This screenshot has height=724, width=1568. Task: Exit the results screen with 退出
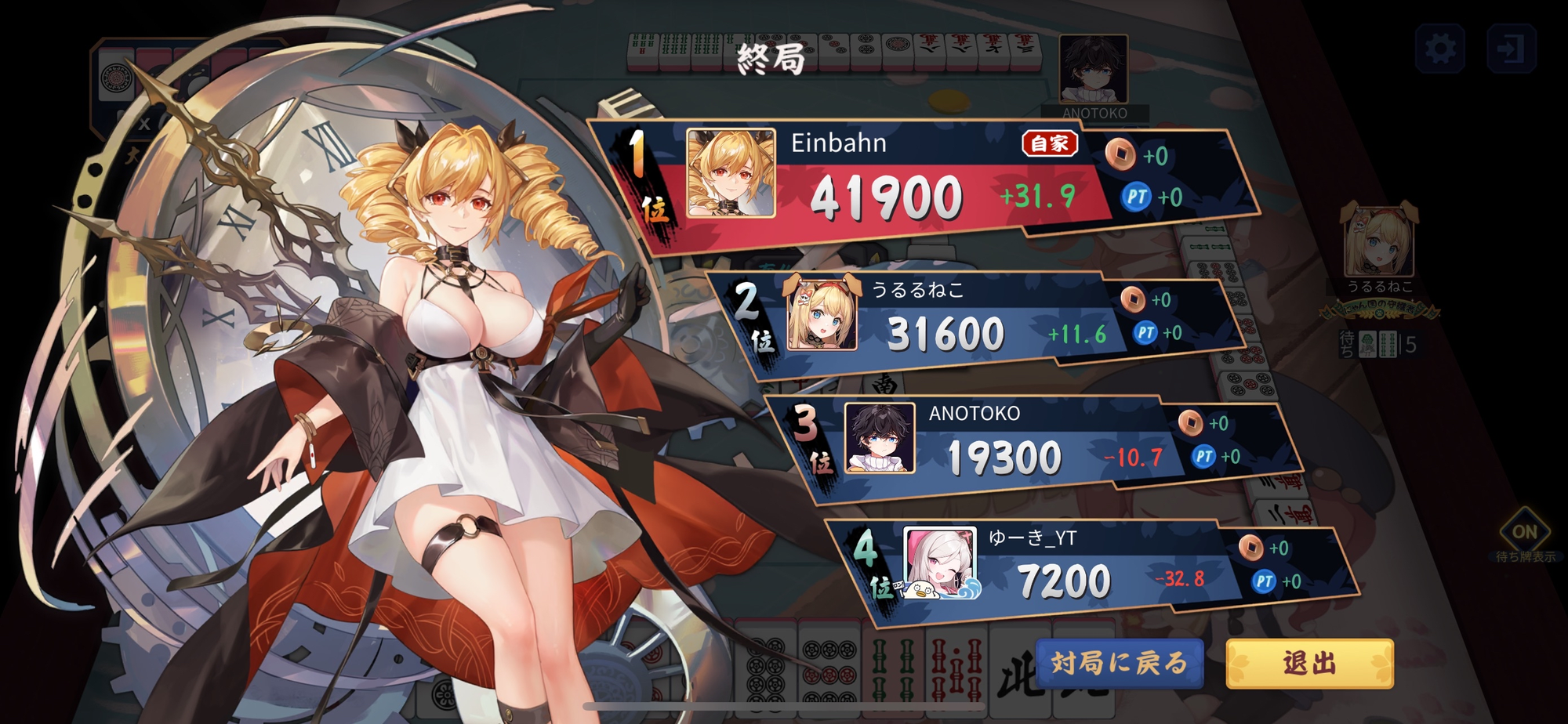pos(1309,663)
